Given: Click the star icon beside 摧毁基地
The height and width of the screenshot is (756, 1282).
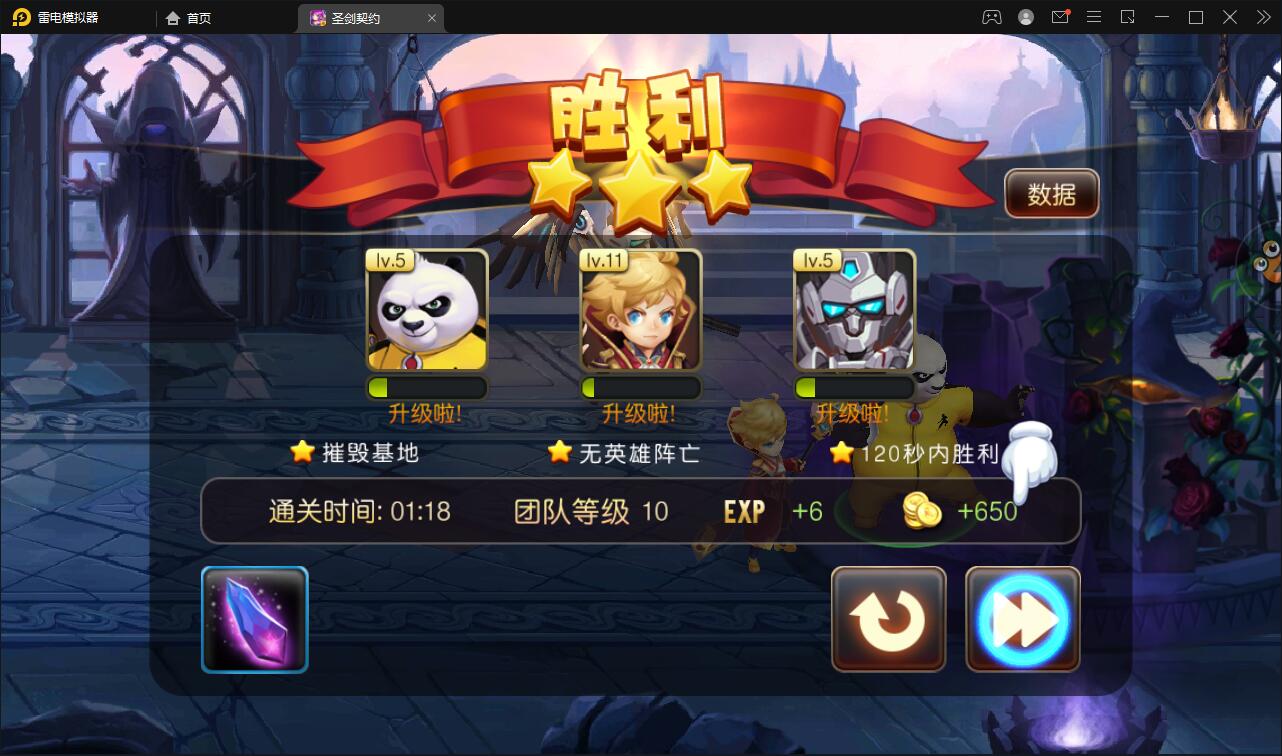Looking at the screenshot, I should click(301, 452).
